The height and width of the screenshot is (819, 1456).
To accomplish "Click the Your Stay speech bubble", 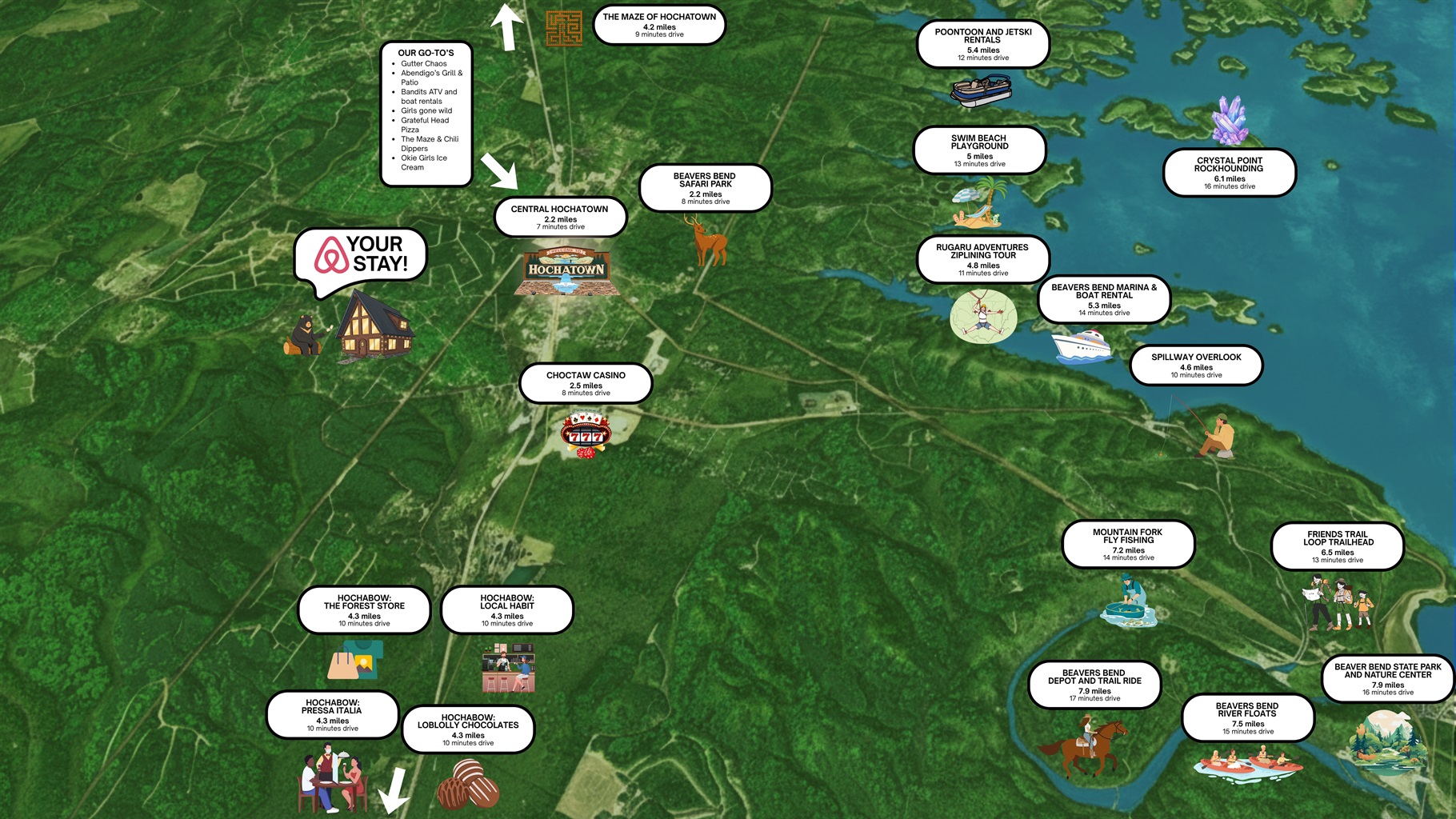I will coord(361,255).
